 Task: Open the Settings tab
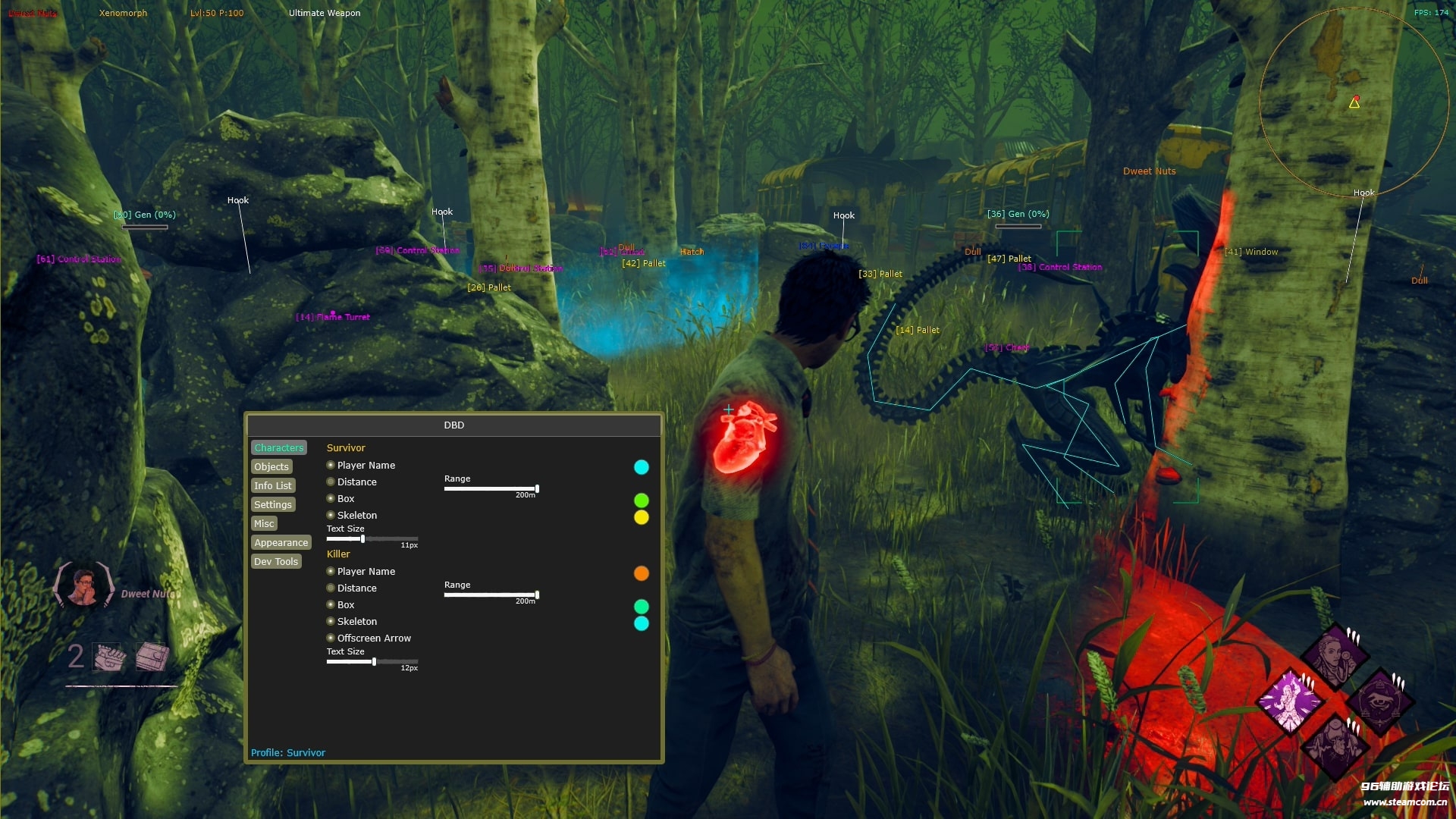tap(272, 505)
